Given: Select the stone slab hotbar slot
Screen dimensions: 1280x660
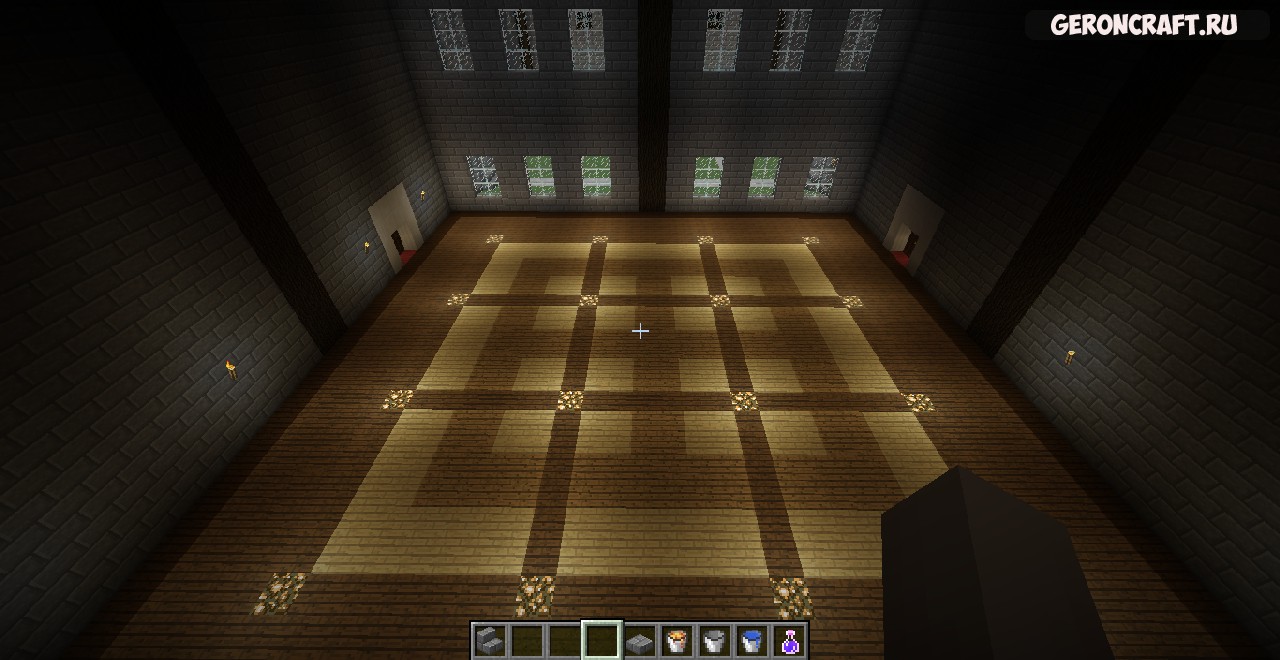Looking at the screenshot, I should tap(640, 640).
